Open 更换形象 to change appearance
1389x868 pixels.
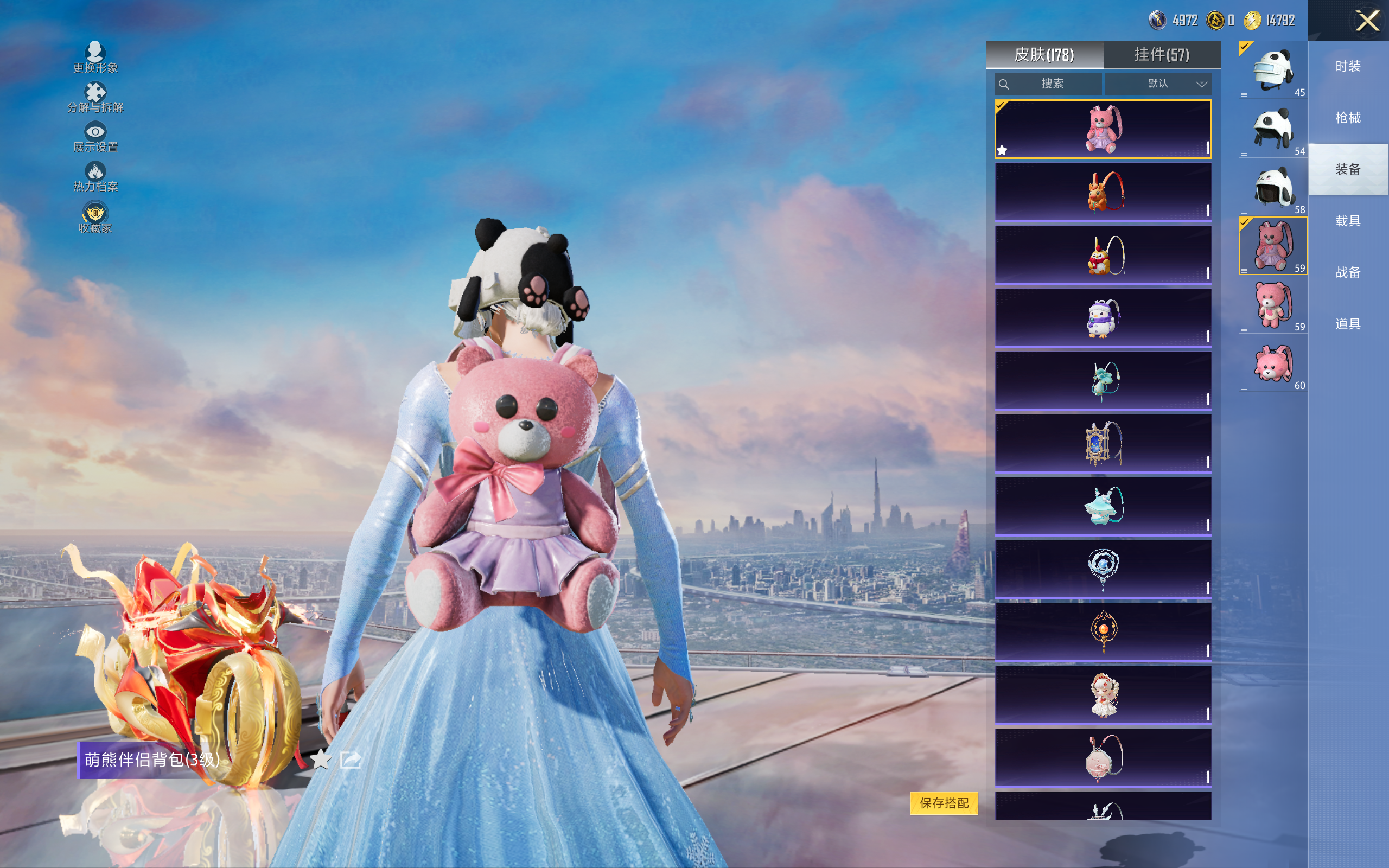pyautogui.click(x=95, y=58)
